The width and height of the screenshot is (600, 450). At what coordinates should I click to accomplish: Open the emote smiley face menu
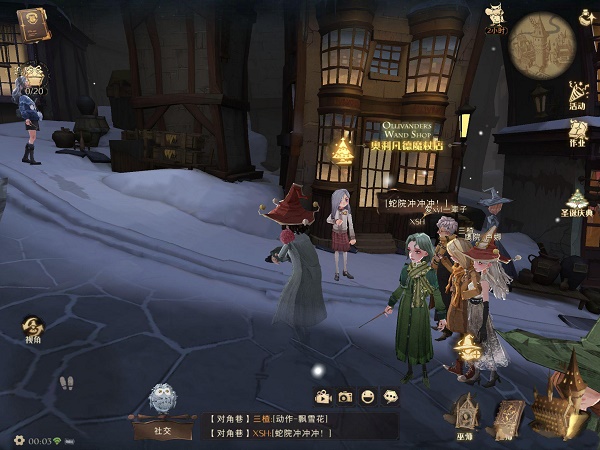pos(368,397)
